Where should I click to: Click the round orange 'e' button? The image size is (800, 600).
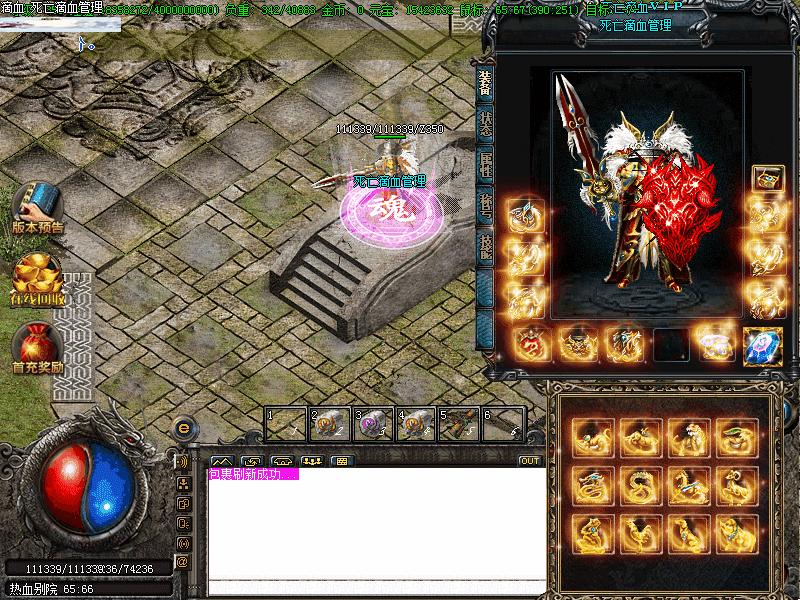click(x=183, y=428)
